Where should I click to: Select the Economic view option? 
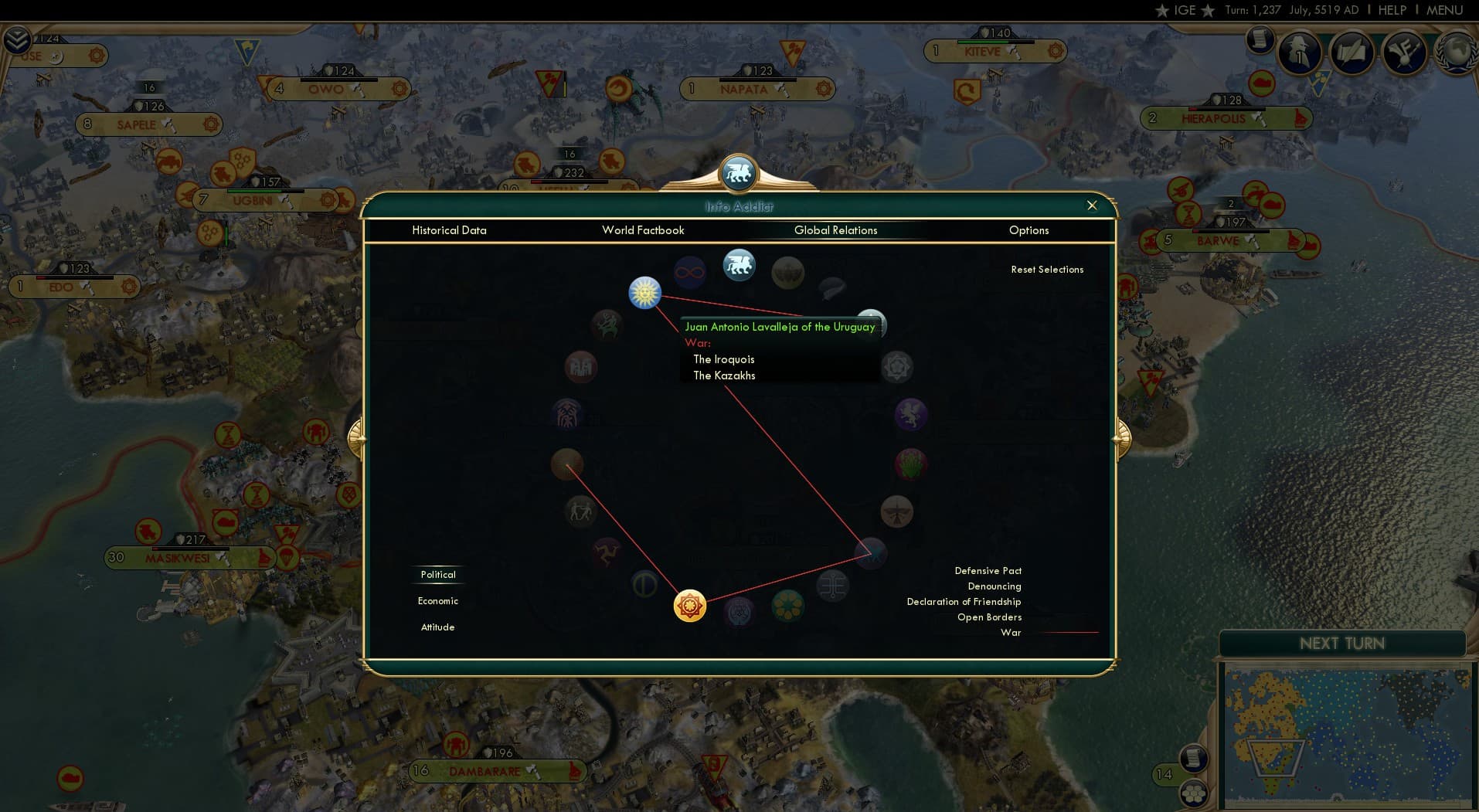[437, 600]
